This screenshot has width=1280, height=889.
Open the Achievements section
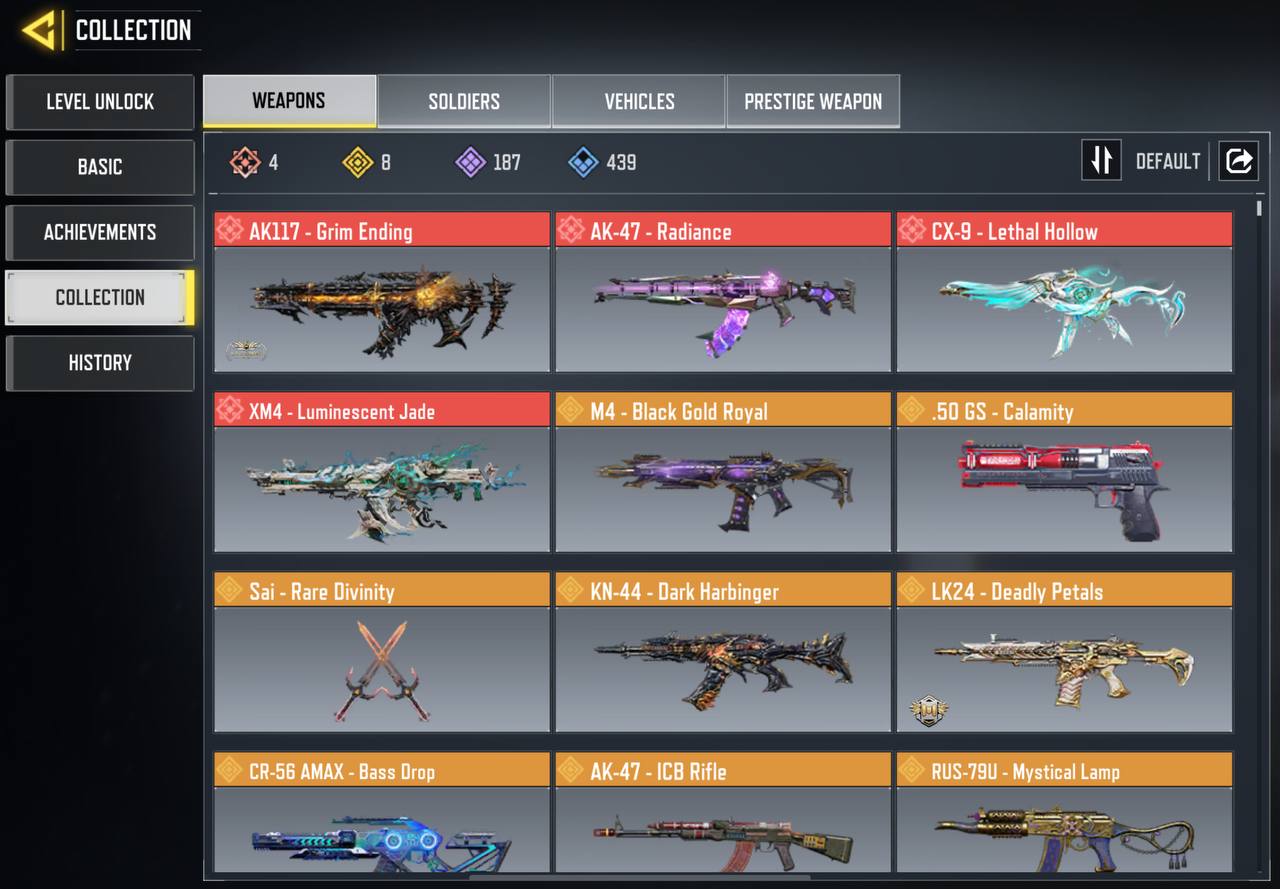pyautogui.click(x=100, y=232)
